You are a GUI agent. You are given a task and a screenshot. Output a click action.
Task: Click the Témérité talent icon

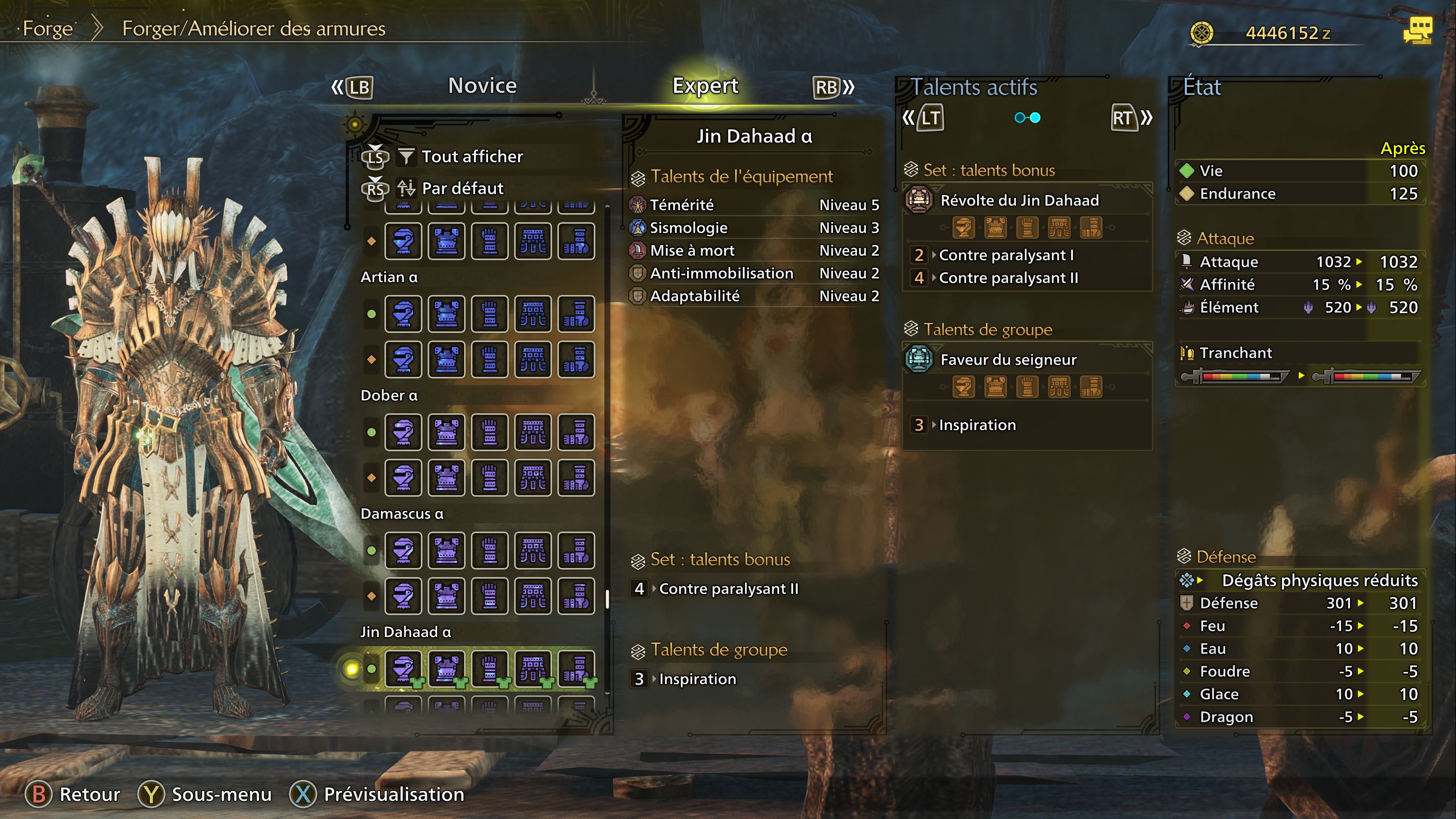pos(637,205)
